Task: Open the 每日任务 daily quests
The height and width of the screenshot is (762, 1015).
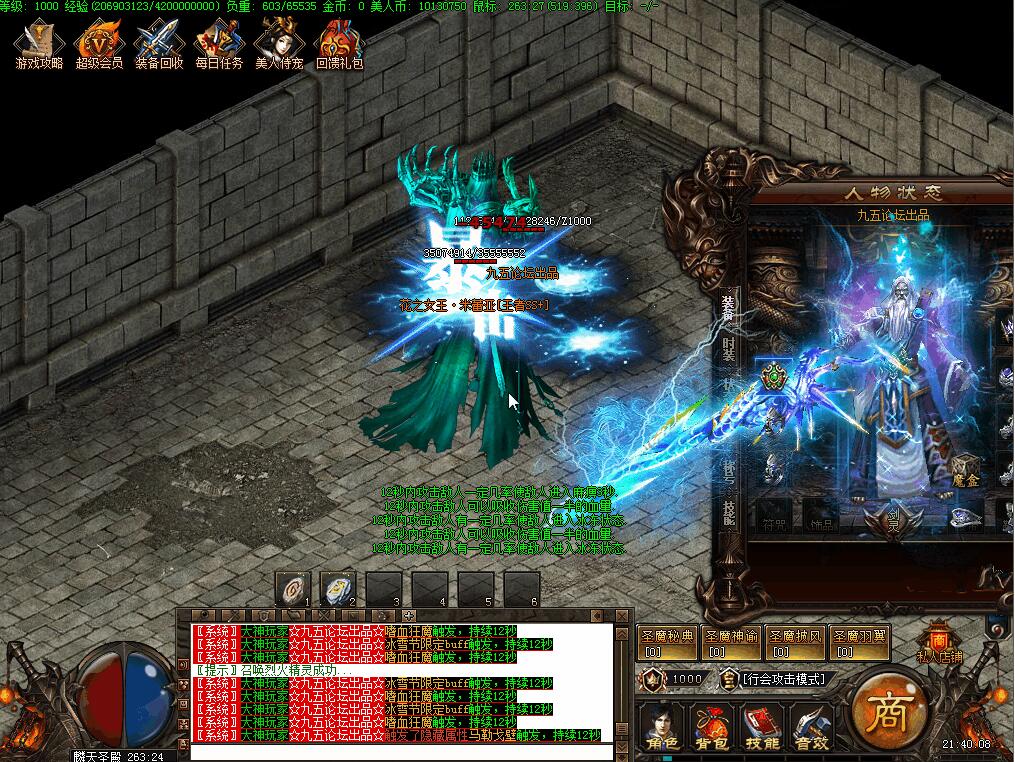Action: tap(219, 45)
